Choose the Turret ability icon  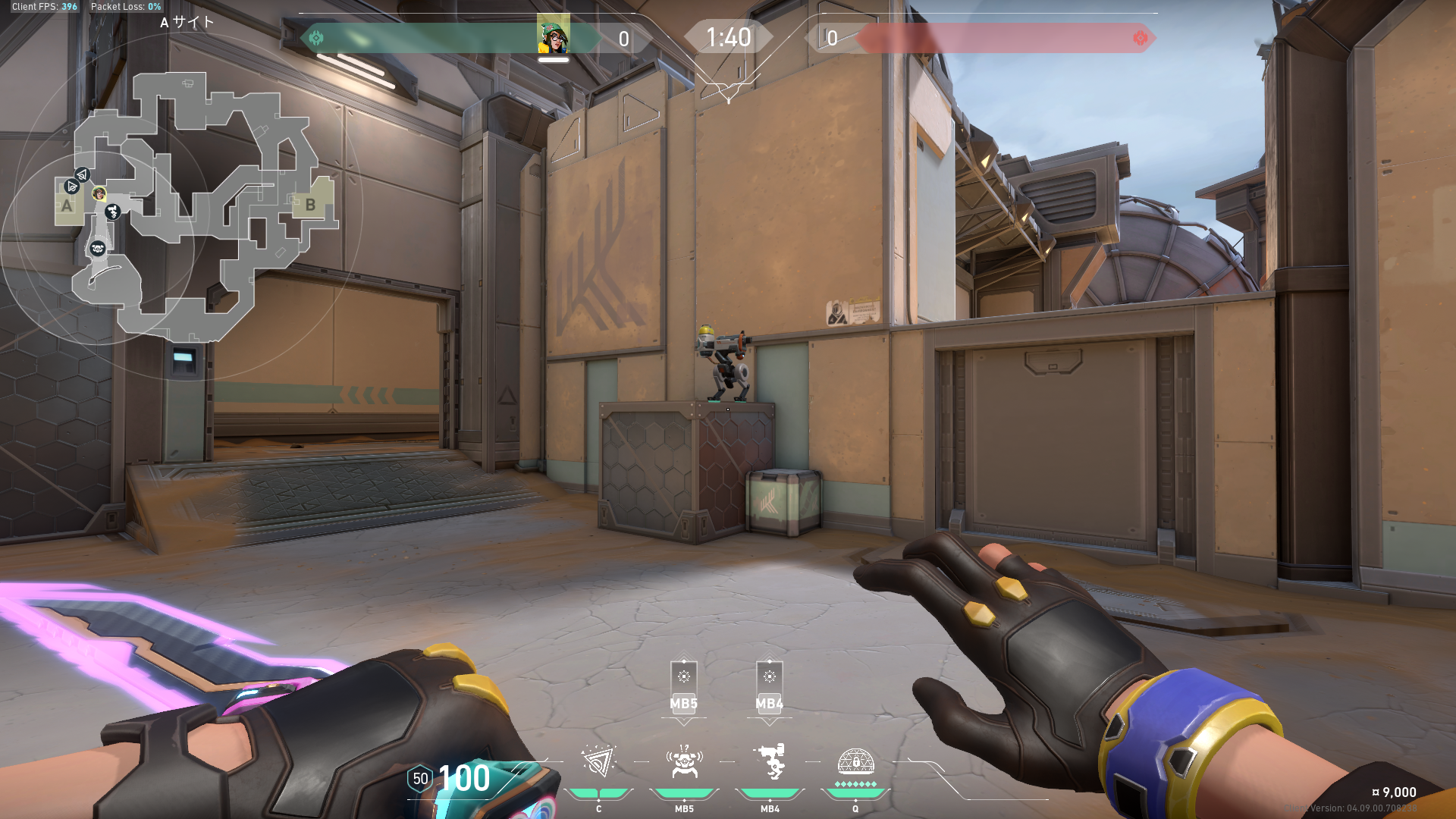[770, 762]
